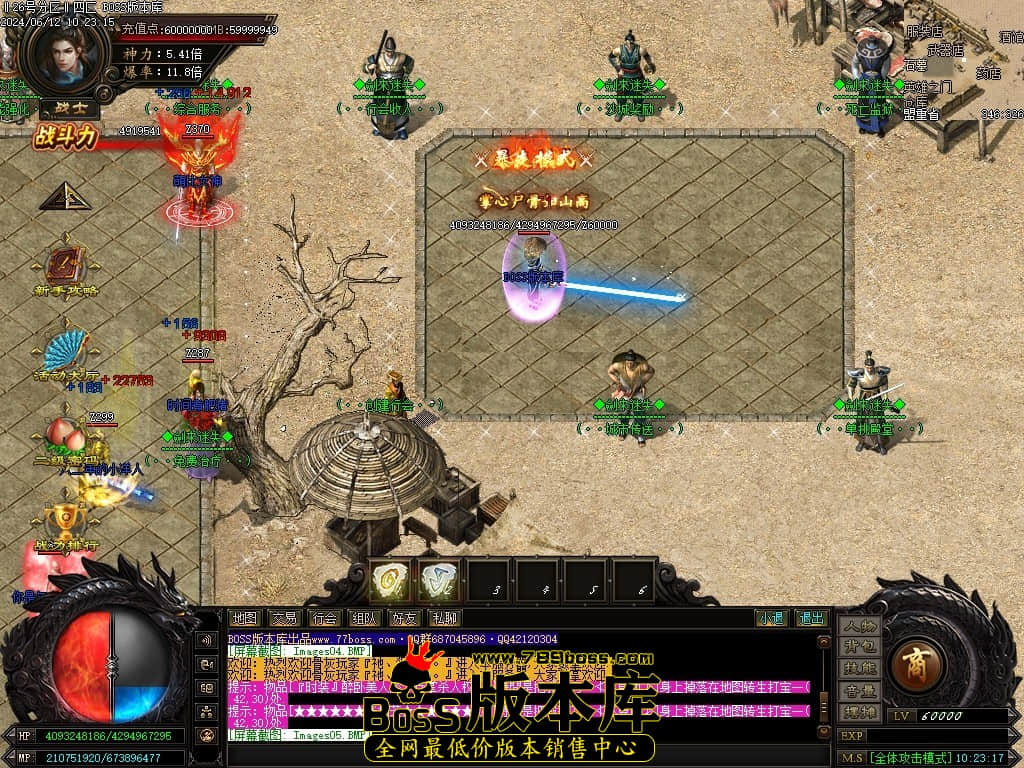Open the 战力排行 ranking trophy icon

pyautogui.click(x=65, y=523)
